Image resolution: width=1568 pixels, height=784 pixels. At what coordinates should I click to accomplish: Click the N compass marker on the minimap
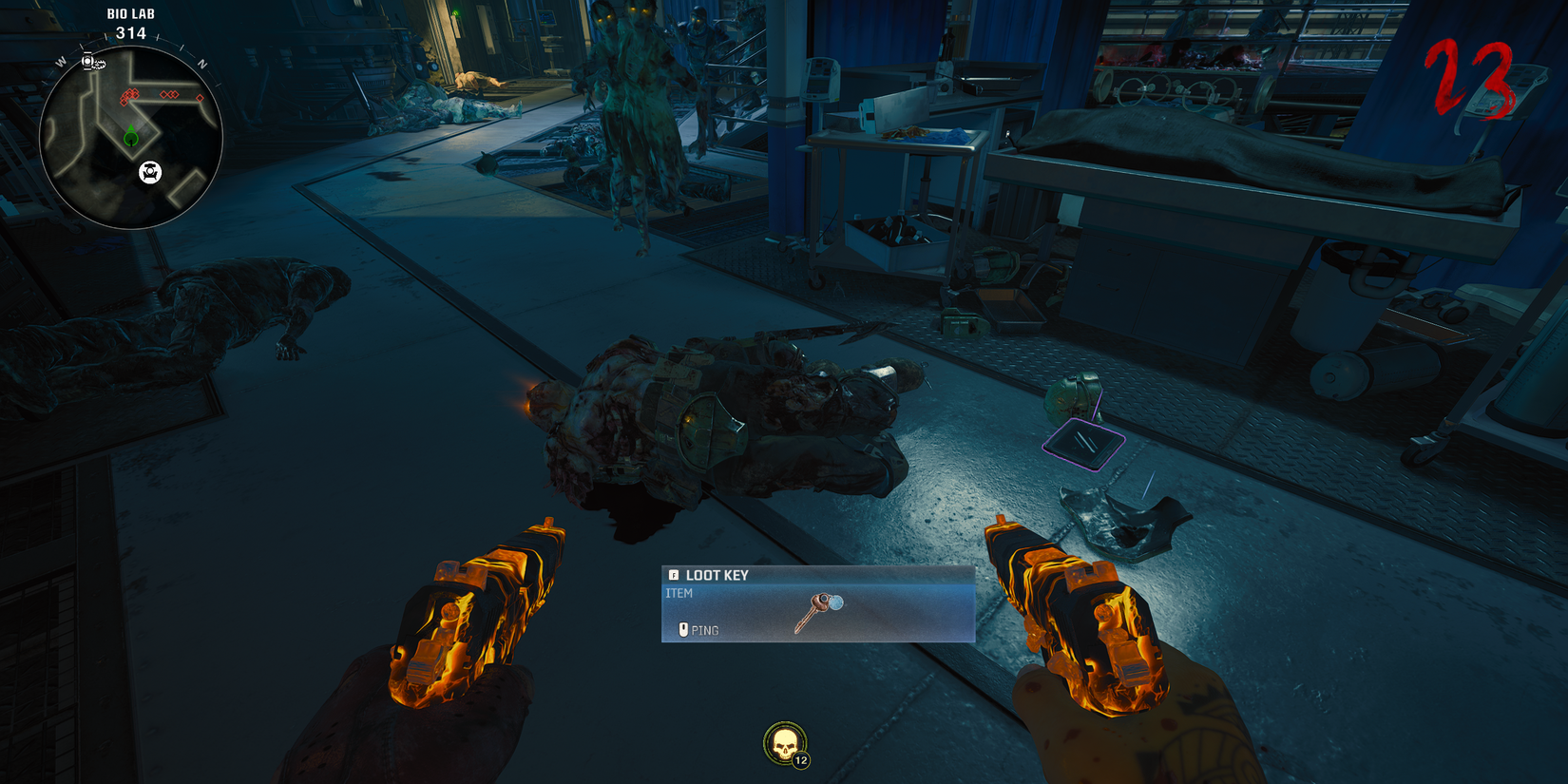pos(201,61)
